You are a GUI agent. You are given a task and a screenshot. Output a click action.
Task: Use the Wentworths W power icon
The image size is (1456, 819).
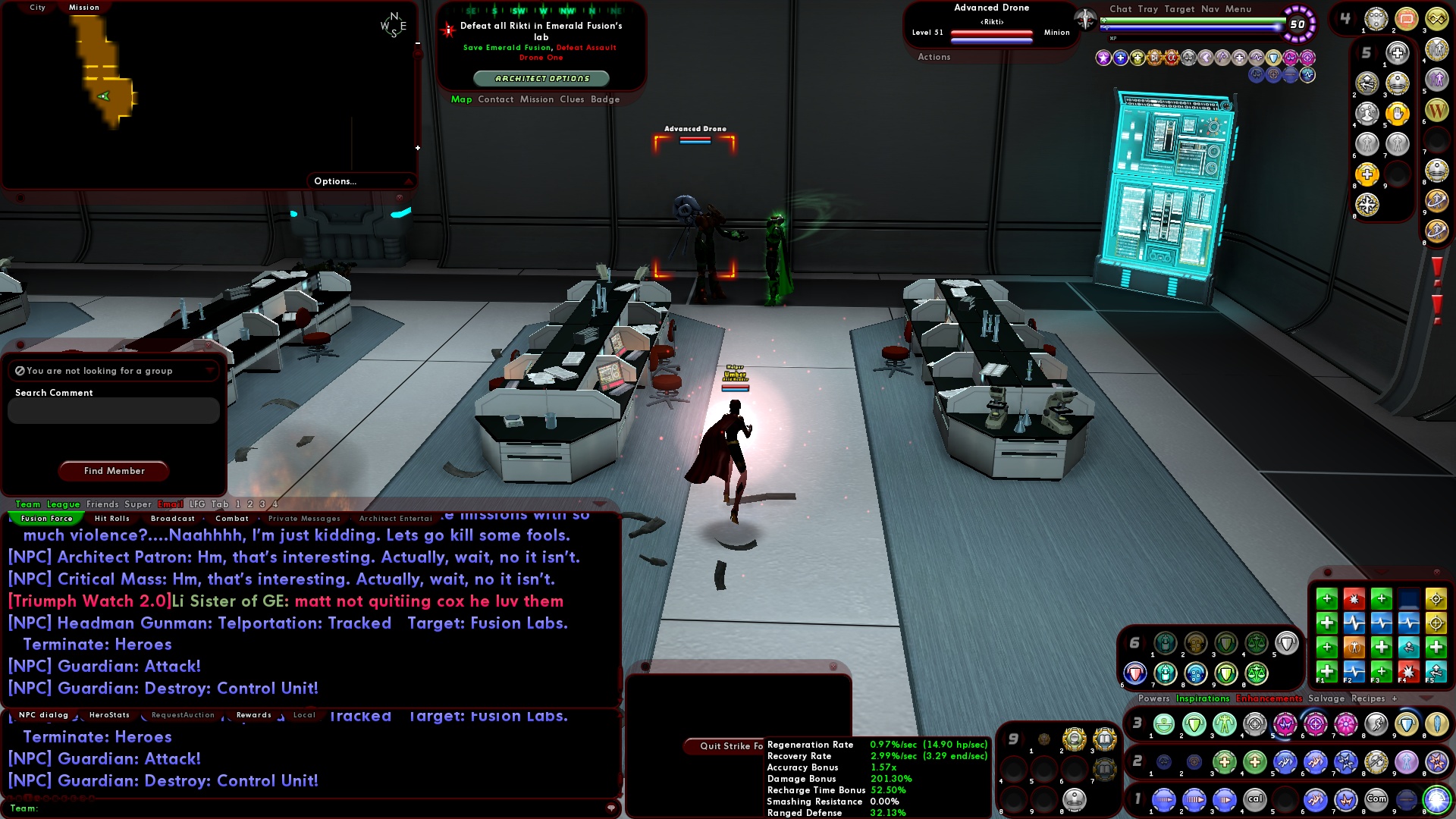[1436, 111]
